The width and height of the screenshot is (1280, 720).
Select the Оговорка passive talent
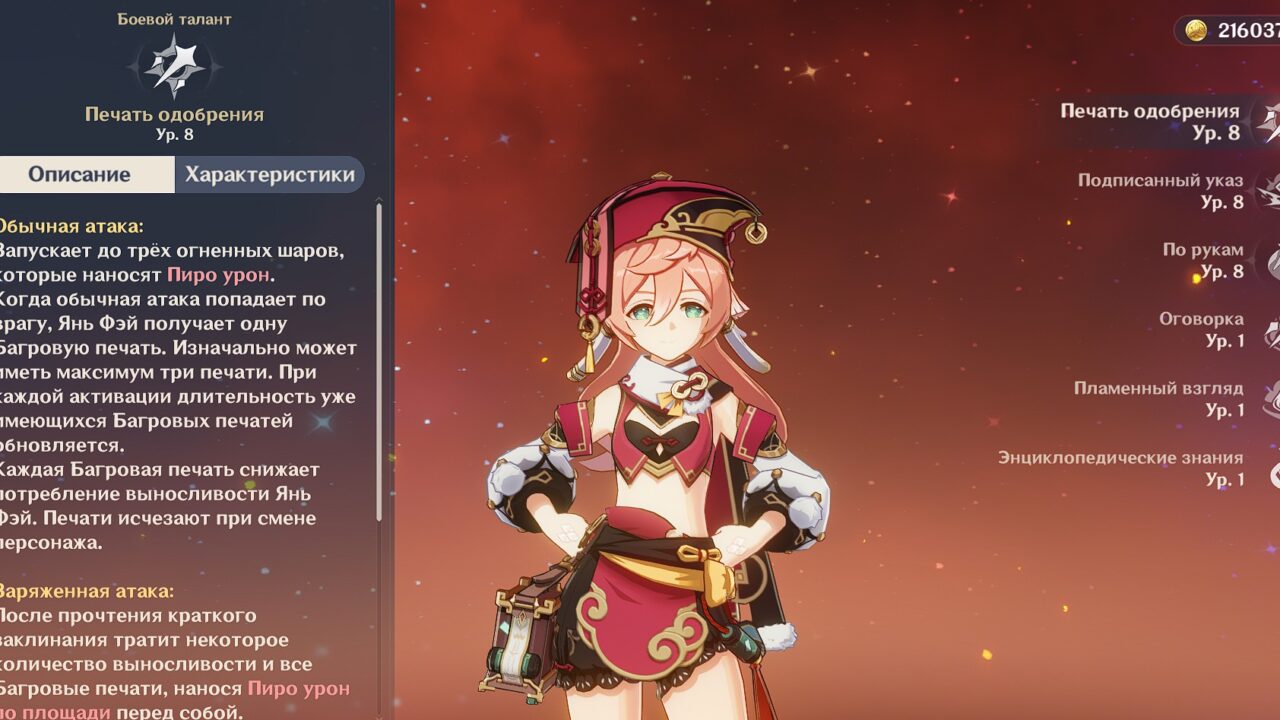(x=1201, y=329)
